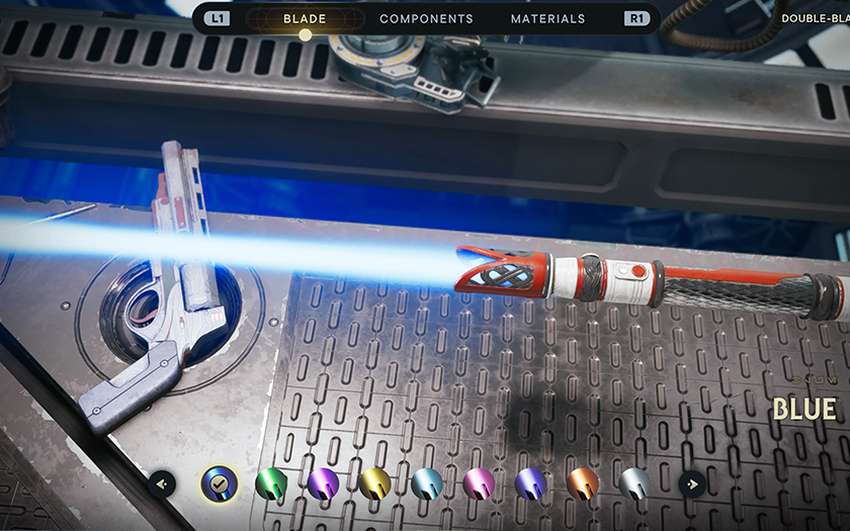Select the indigo blade color

[x=530, y=484]
